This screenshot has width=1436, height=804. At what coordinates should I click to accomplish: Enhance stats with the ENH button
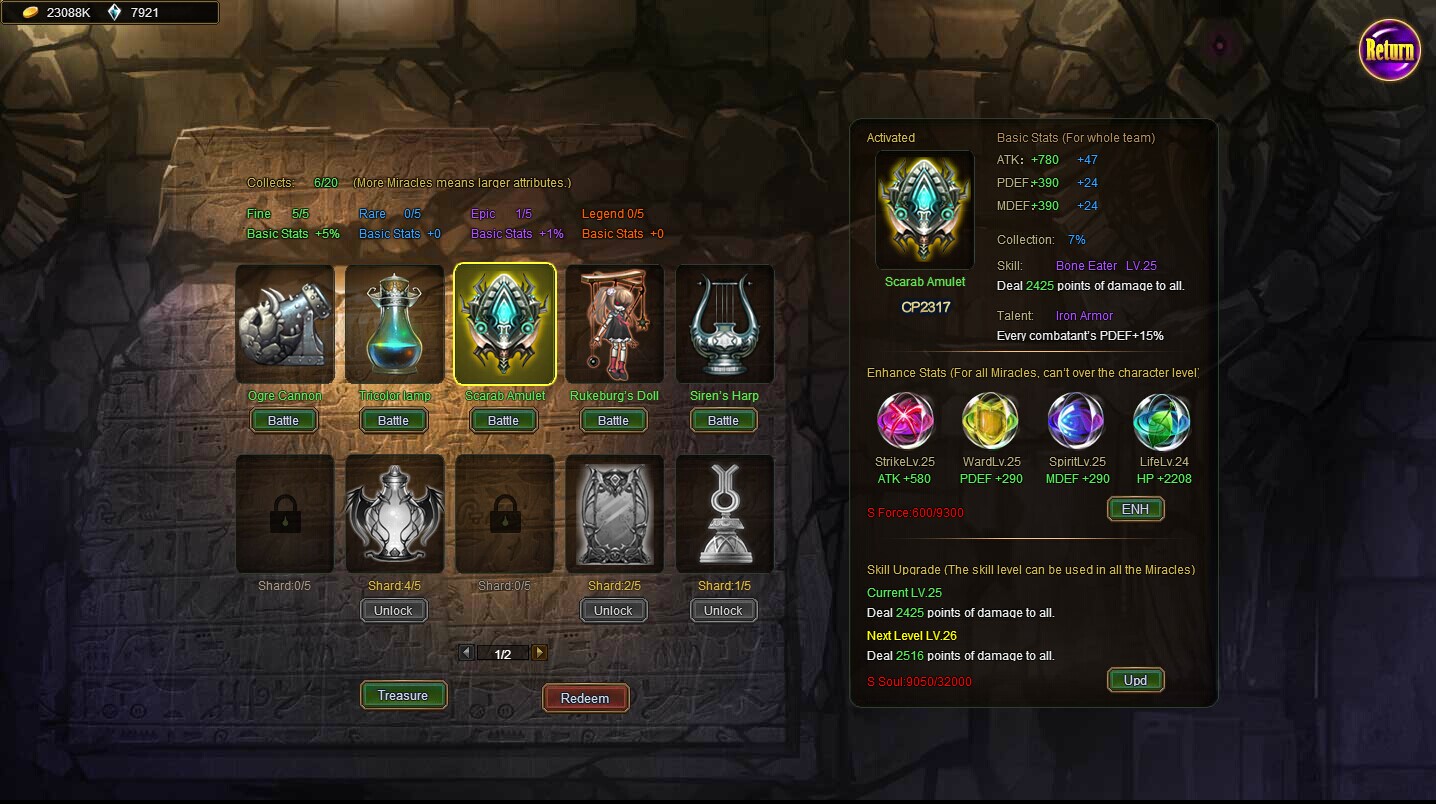click(x=1135, y=509)
